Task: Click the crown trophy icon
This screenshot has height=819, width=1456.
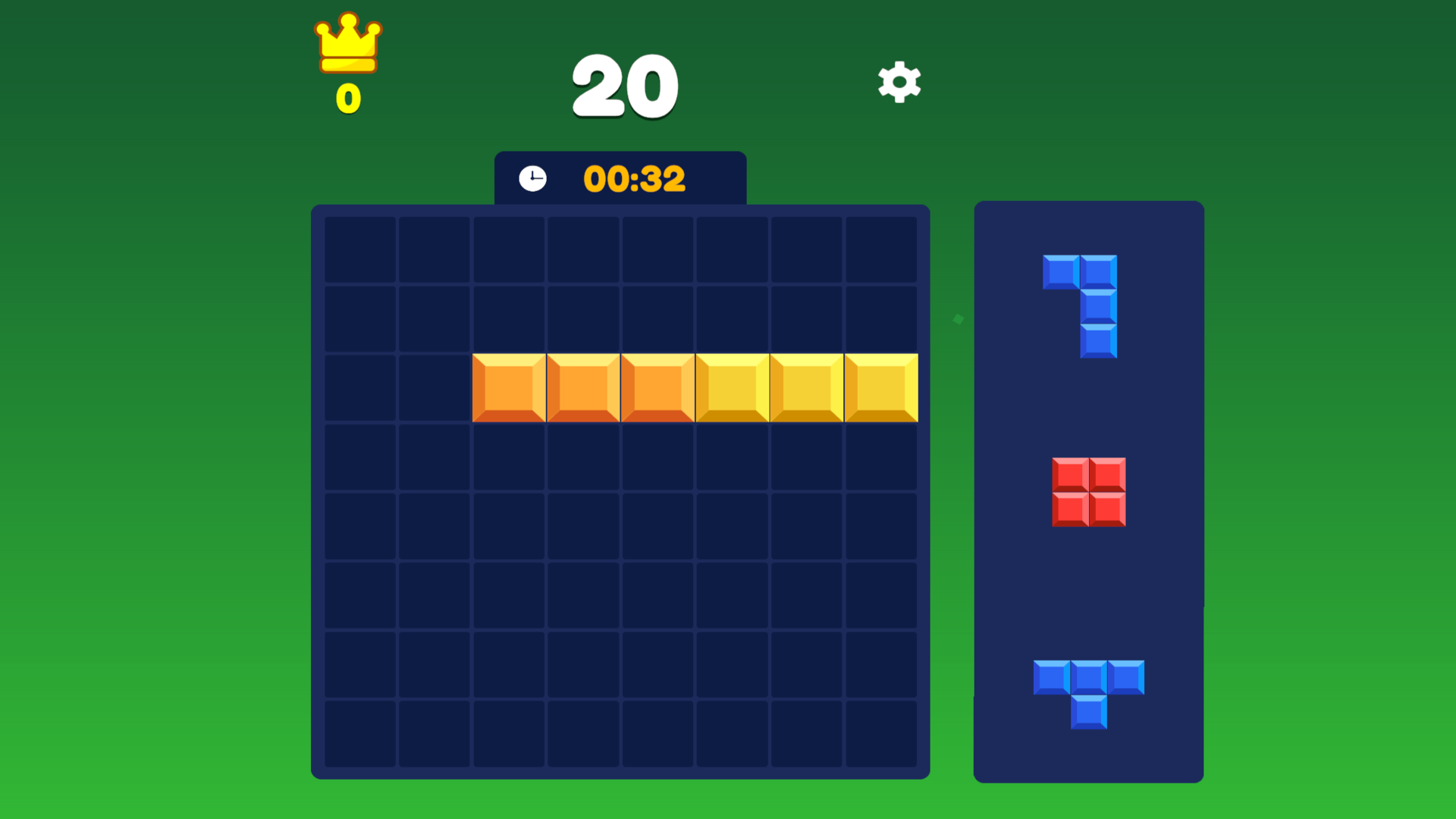Action: [x=347, y=47]
